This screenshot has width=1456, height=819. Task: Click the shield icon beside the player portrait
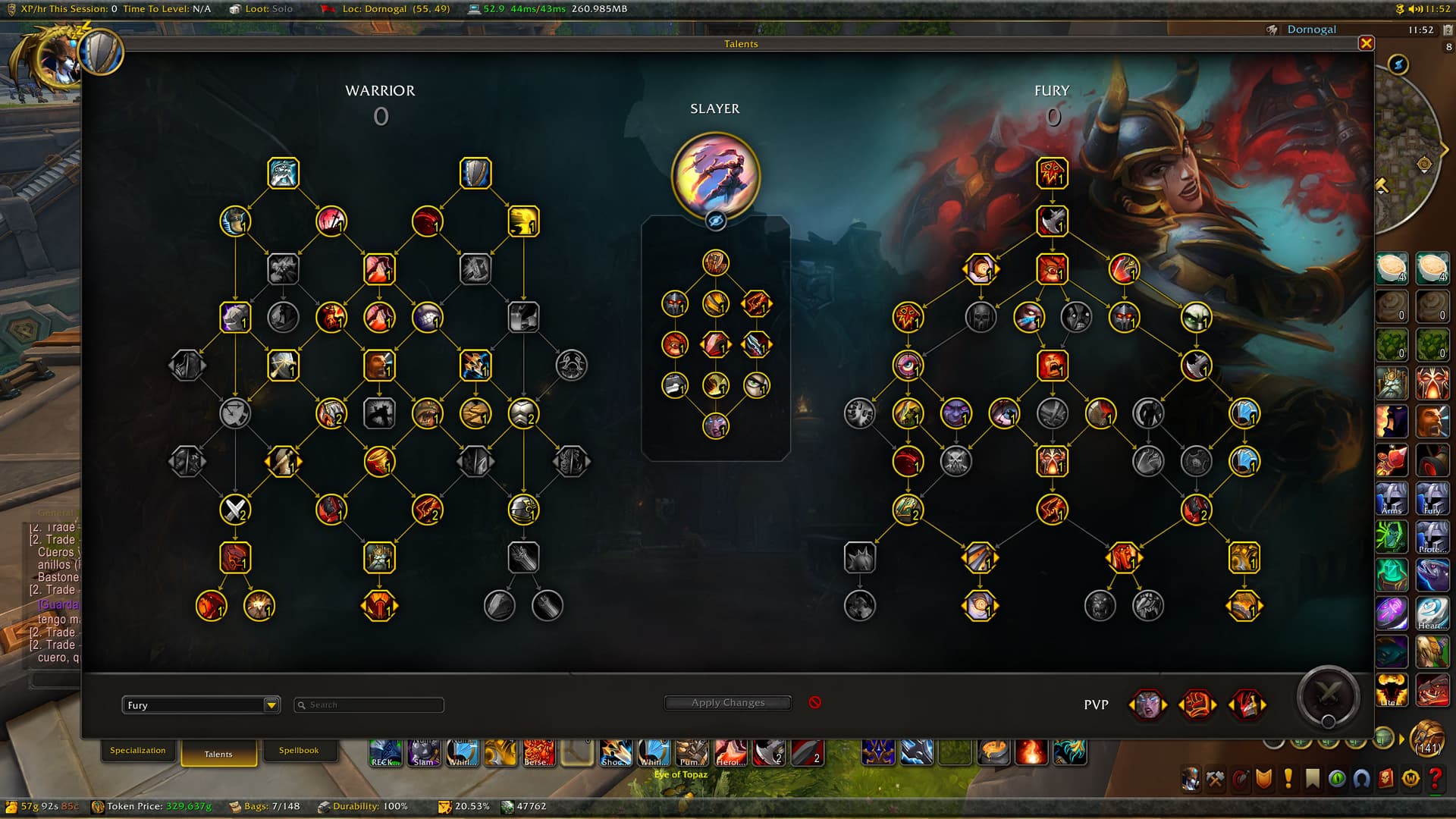click(101, 52)
